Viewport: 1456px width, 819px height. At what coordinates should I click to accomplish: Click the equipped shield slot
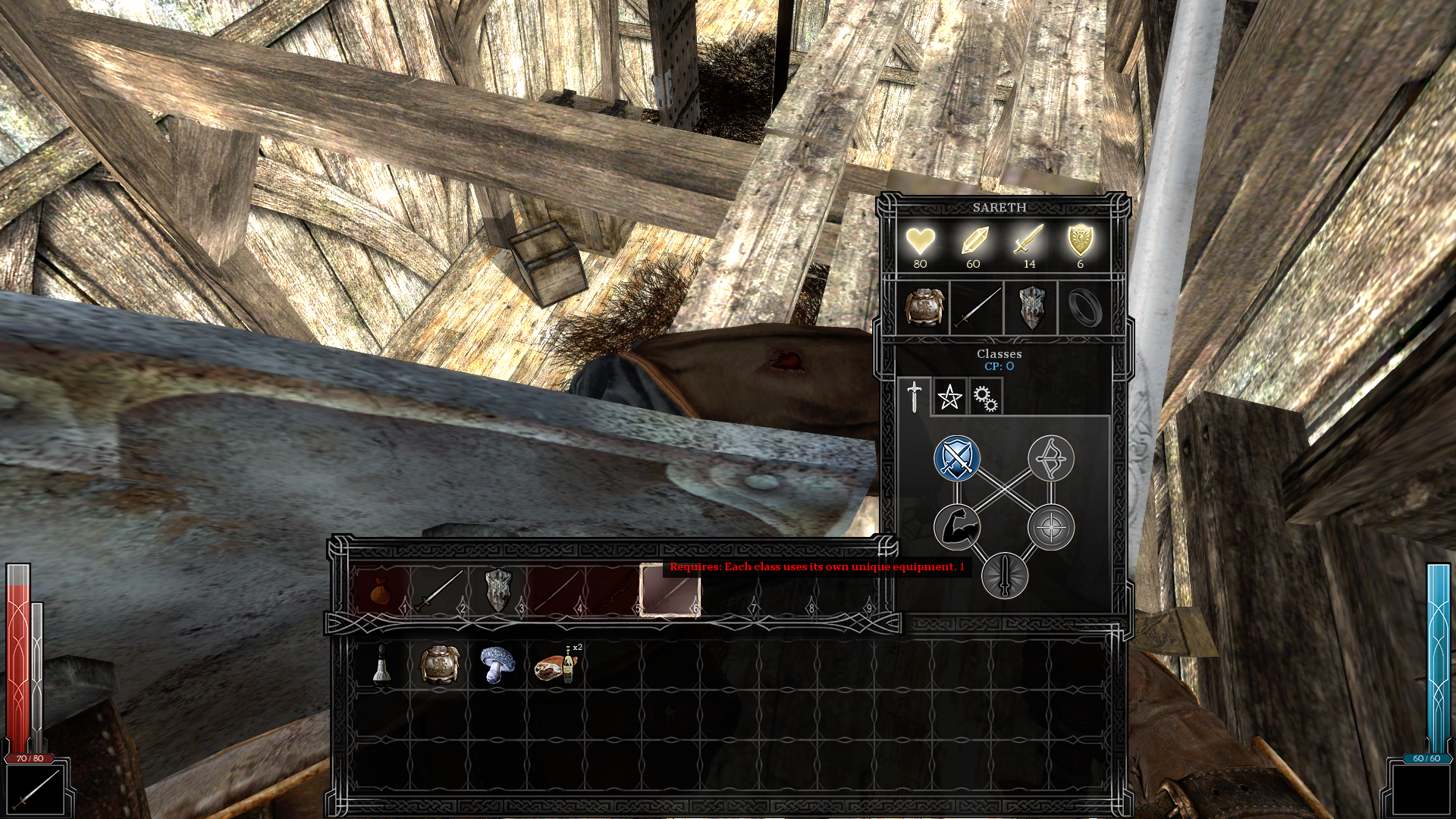pyautogui.click(x=1031, y=308)
